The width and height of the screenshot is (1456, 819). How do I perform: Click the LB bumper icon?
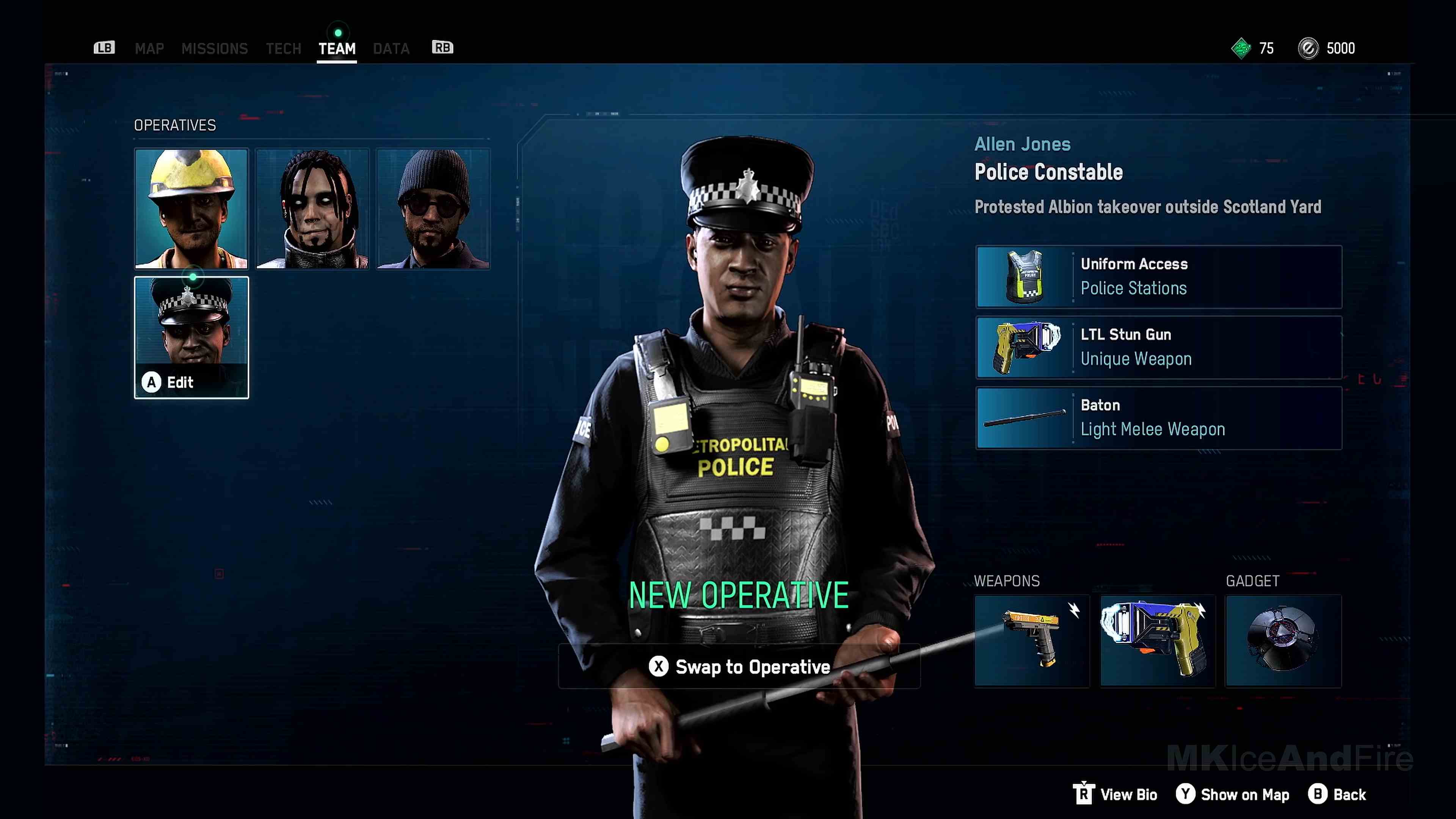click(x=104, y=47)
